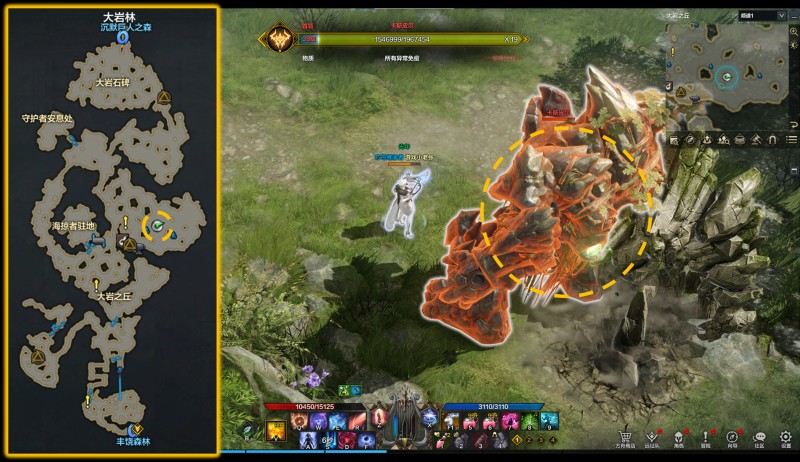The height and width of the screenshot is (462, 800).
Task: Open the 达拉坎 menu button
Action: coord(652,436)
